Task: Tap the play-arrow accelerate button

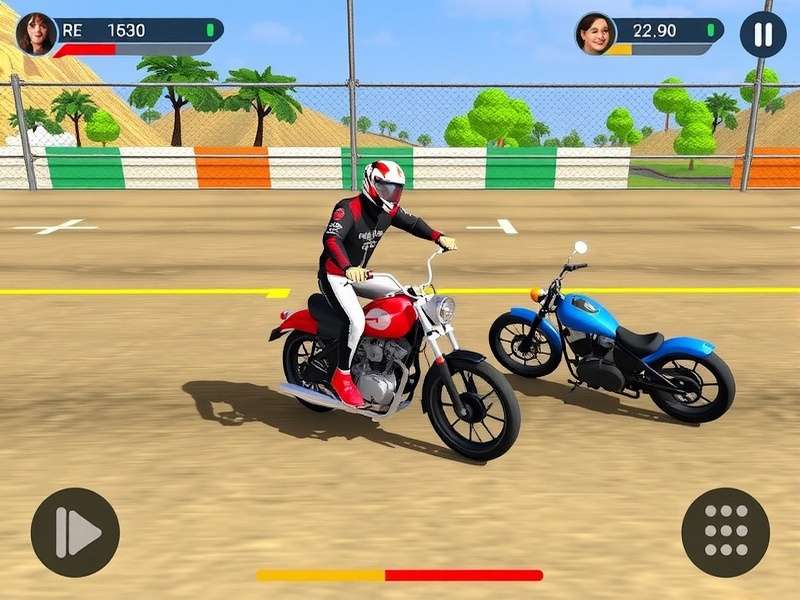Action: [75, 532]
